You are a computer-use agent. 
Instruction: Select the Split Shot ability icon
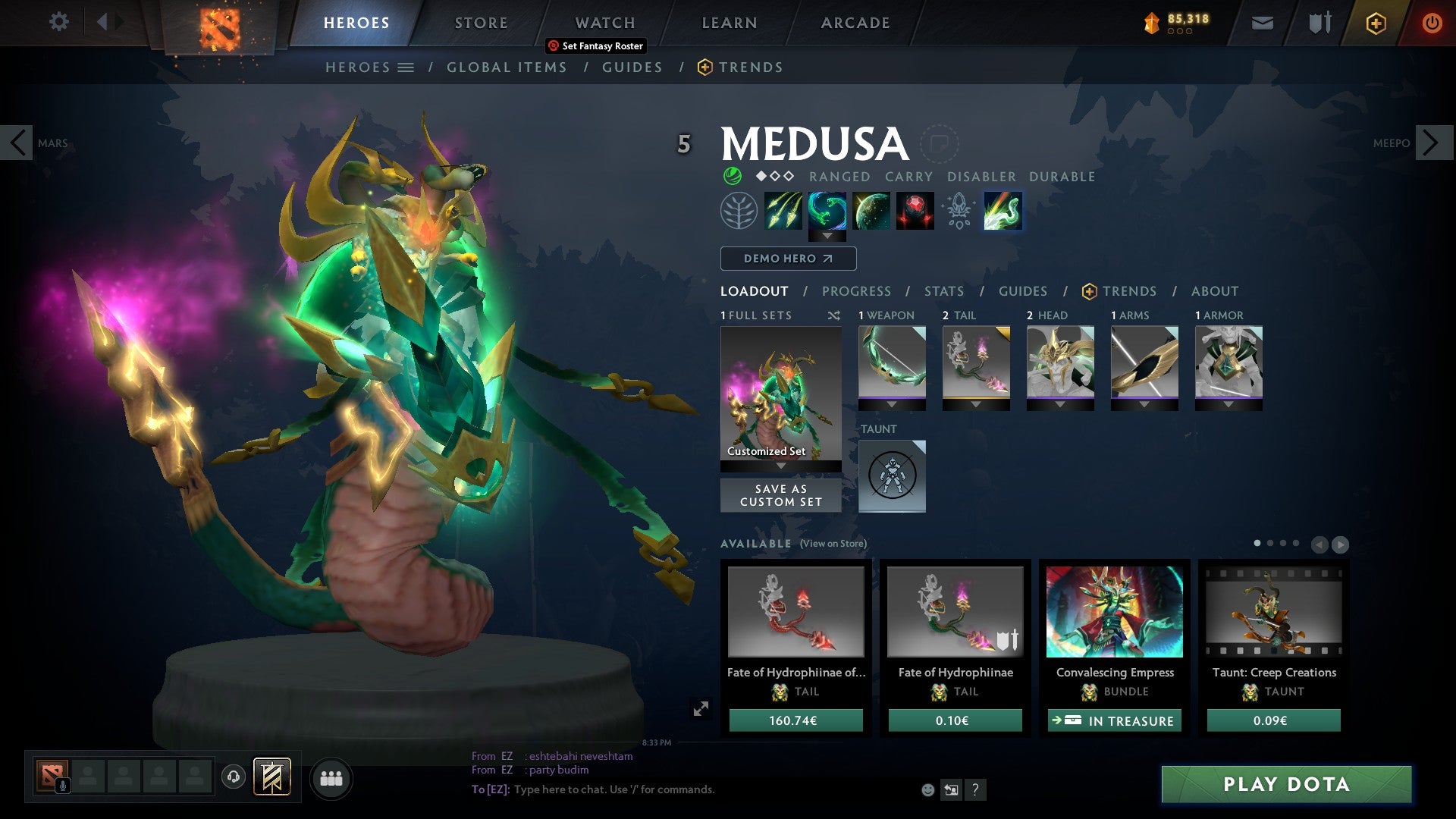click(785, 210)
